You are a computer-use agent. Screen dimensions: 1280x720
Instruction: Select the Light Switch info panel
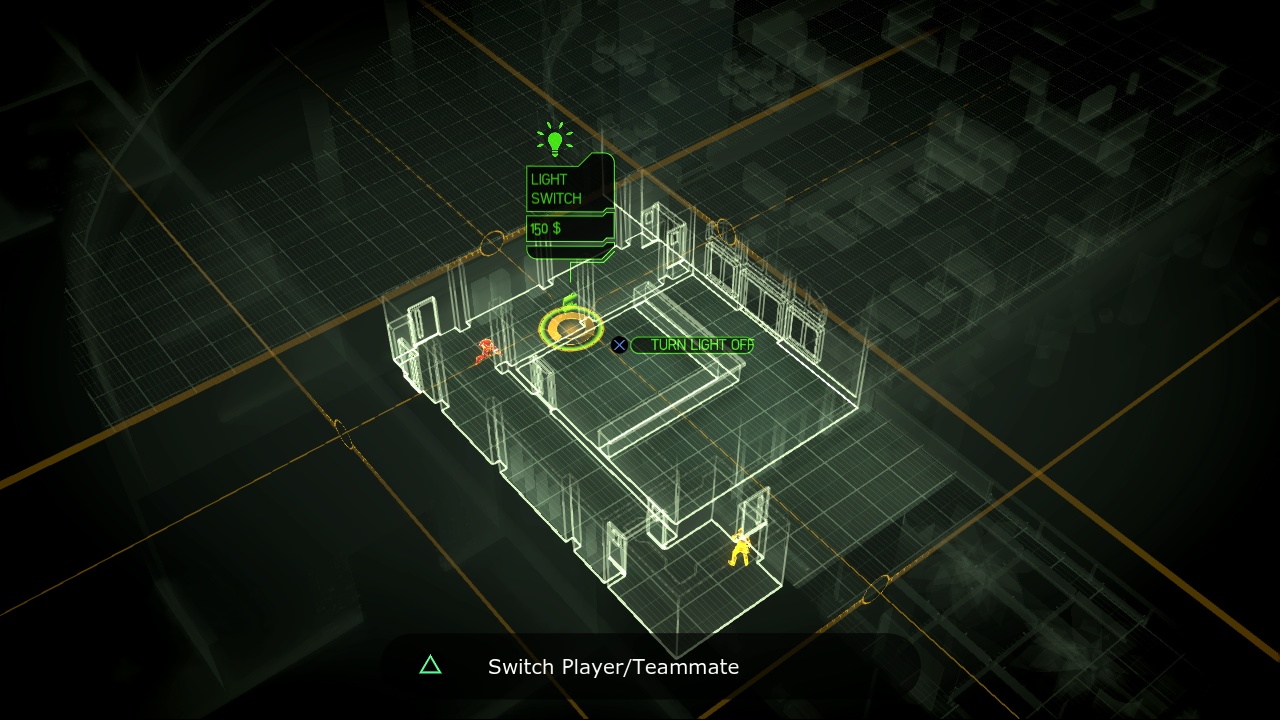point(569,190)
